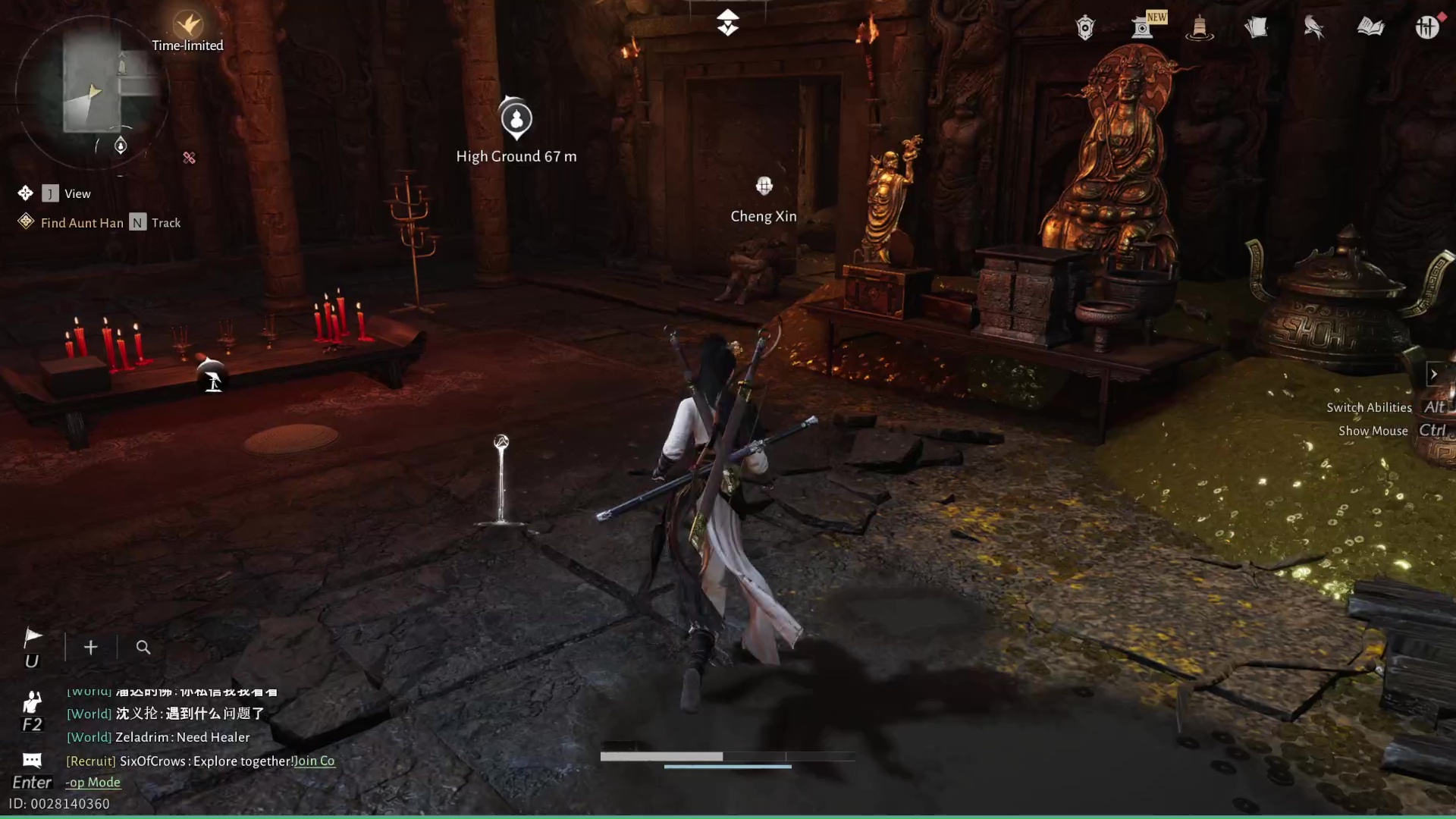Viewport: 1456px width, 819px height.
Task: Open the cards/documents icon in top toolbar
Action: pos(1257,27)
